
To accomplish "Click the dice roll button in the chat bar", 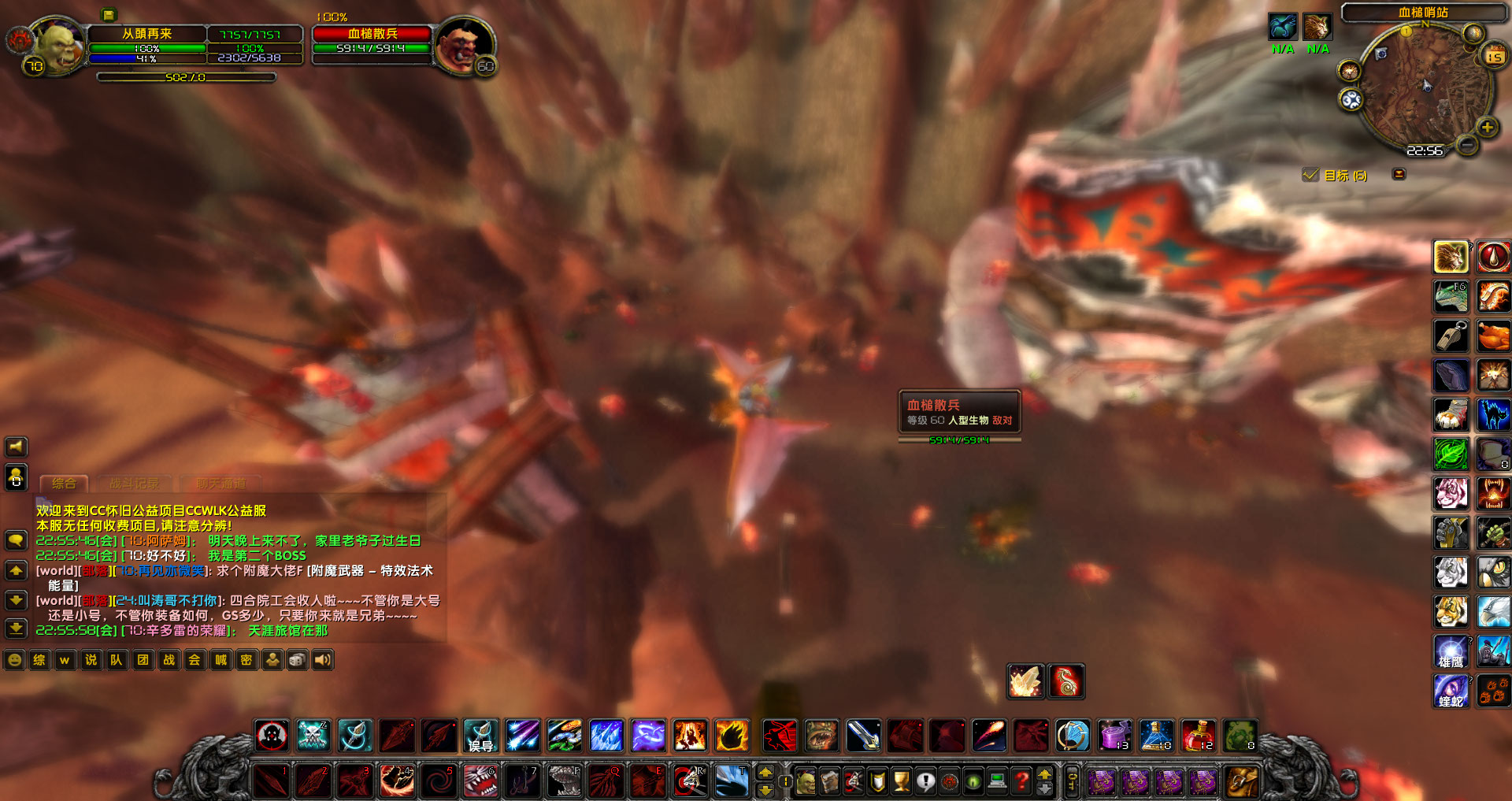I will pyautogui.click(x=298, y=660).
